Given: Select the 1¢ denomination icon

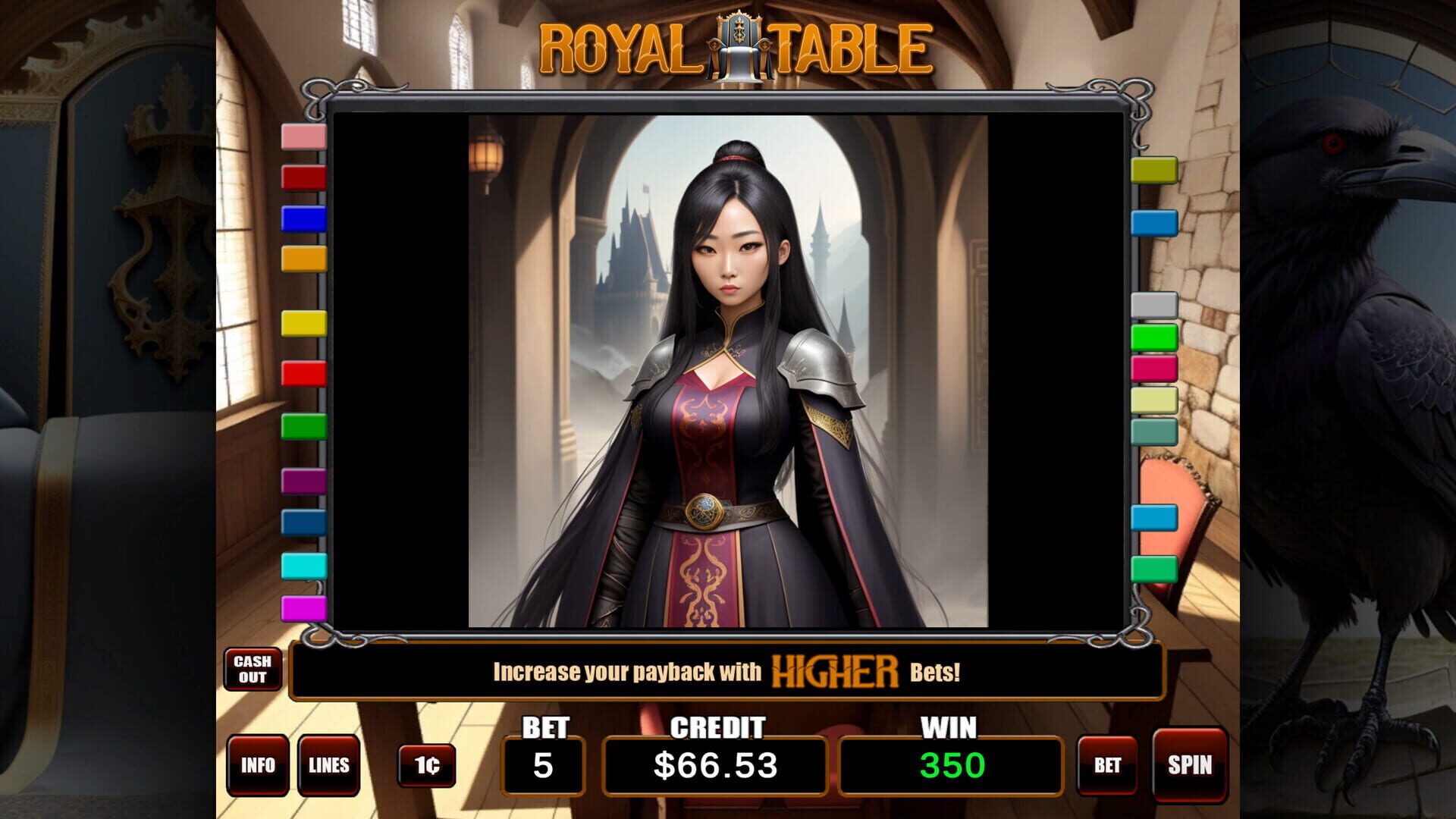Looking at the screenshot, I should click(425, 767).
